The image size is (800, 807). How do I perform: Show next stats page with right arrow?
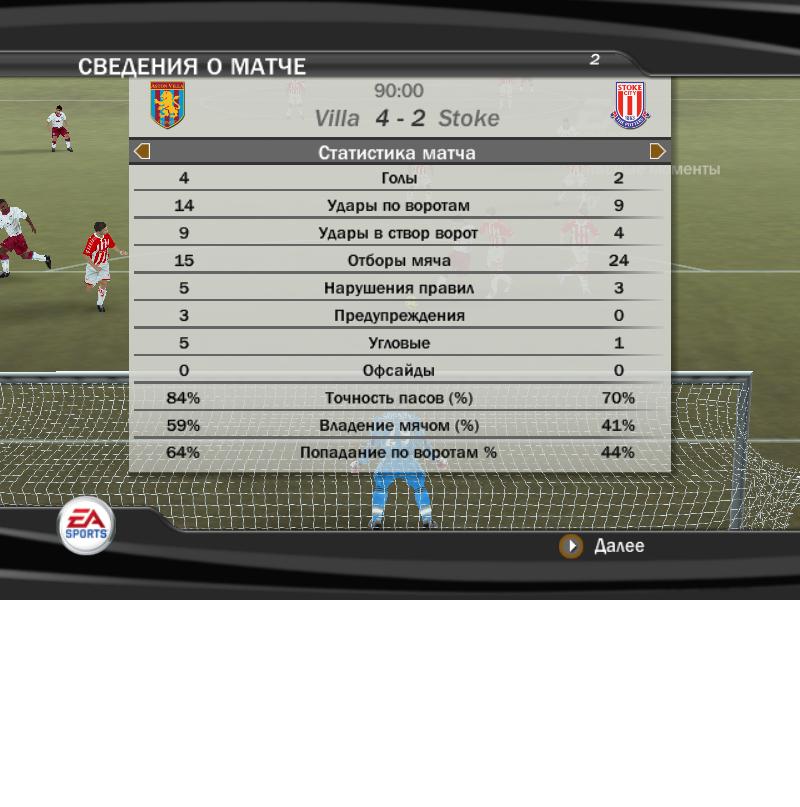coord(657,152)
